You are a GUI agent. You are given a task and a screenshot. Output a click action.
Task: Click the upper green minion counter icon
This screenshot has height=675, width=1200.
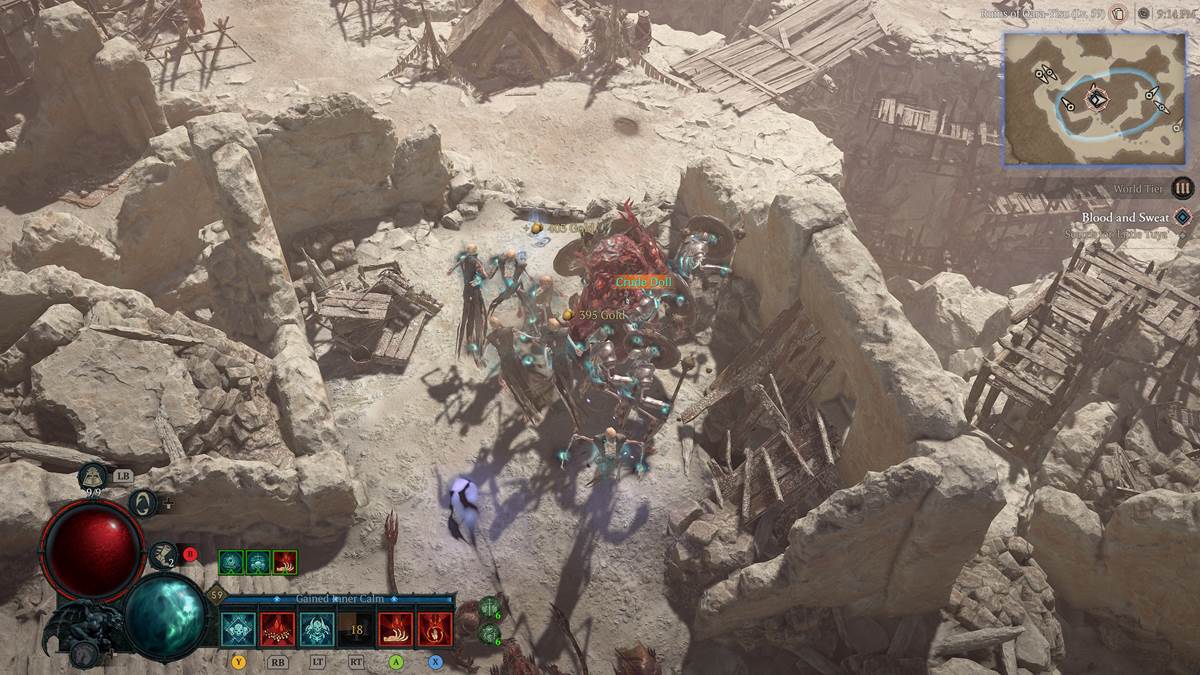tap(489, 606)
